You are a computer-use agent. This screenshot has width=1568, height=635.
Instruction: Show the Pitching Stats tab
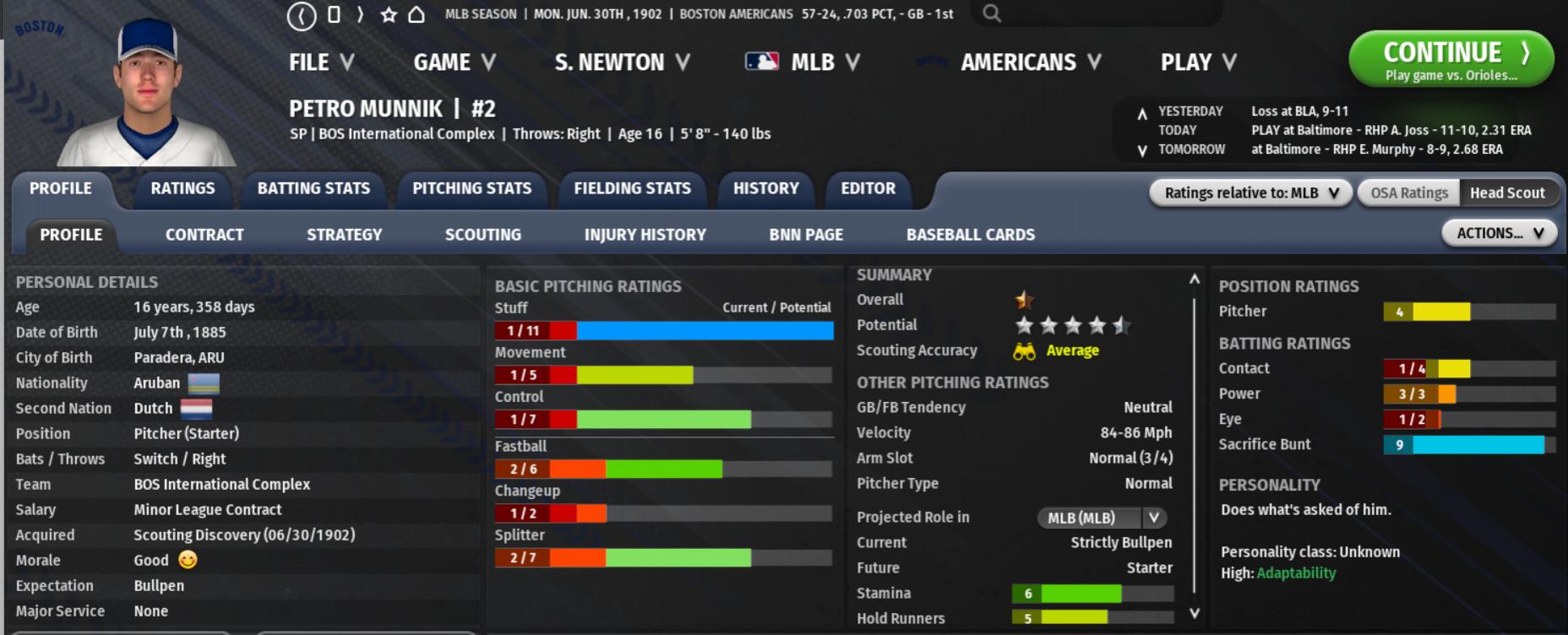471,188
